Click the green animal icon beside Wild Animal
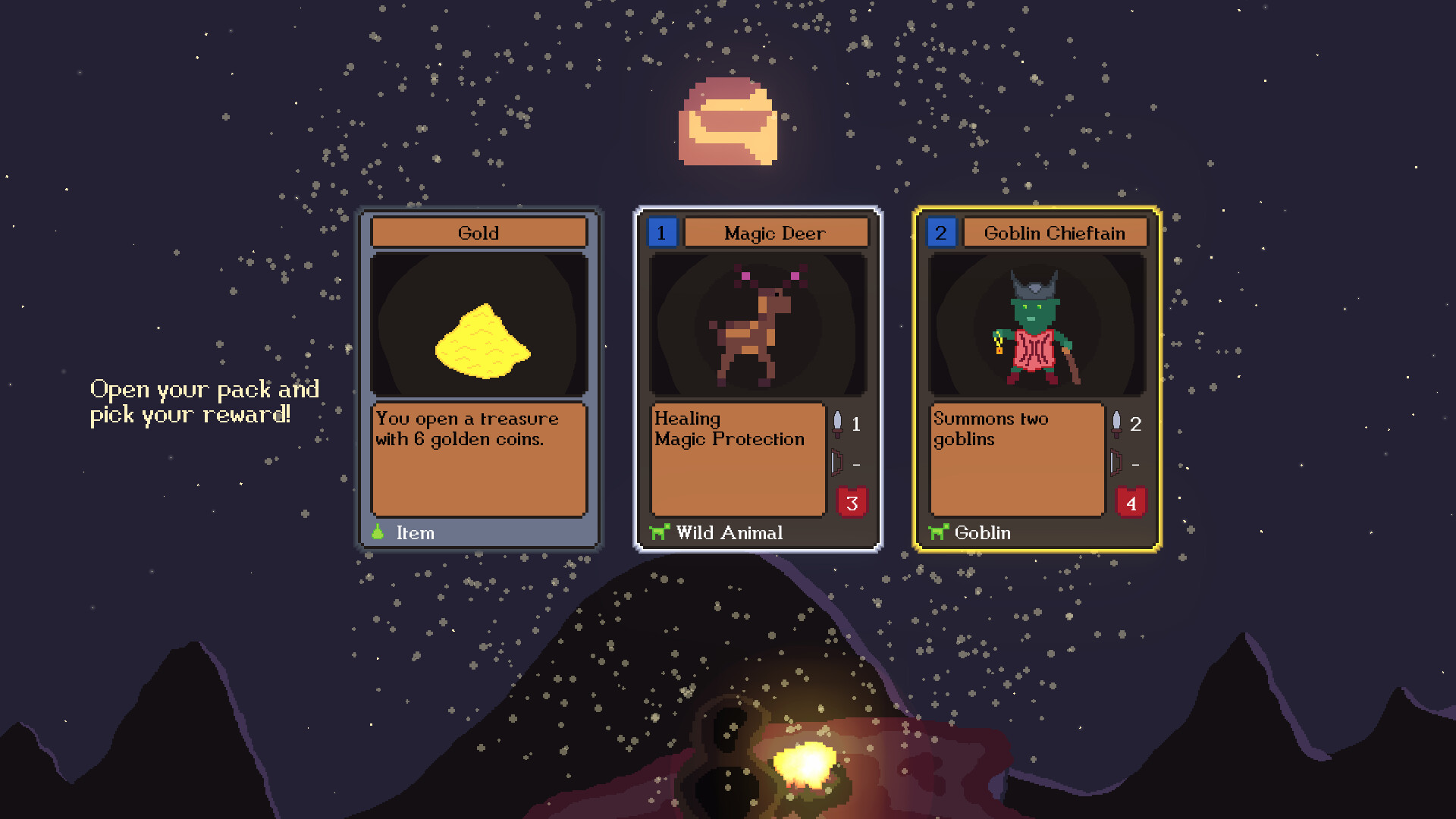 pyautogui.click(x=660, y=532)
